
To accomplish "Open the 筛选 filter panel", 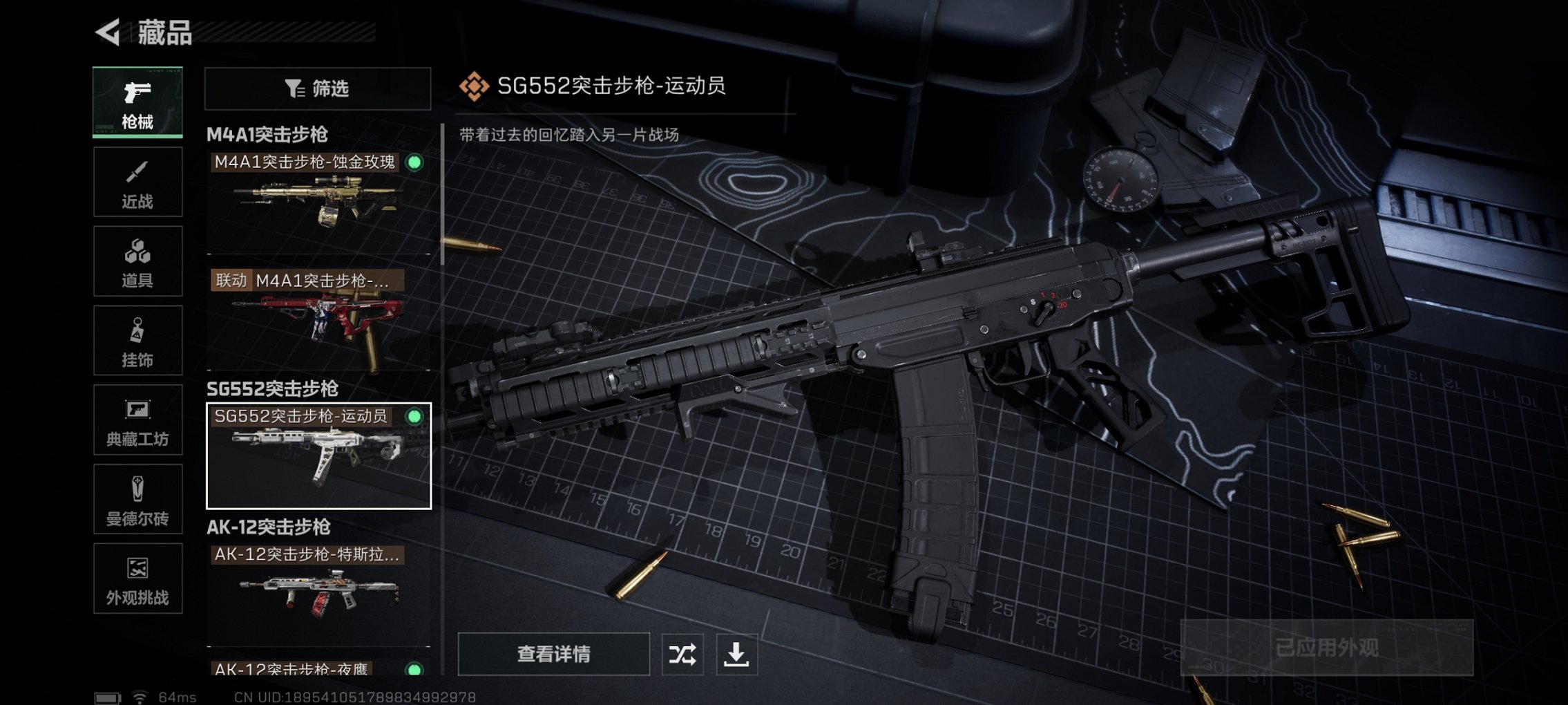I will [317, 88].
